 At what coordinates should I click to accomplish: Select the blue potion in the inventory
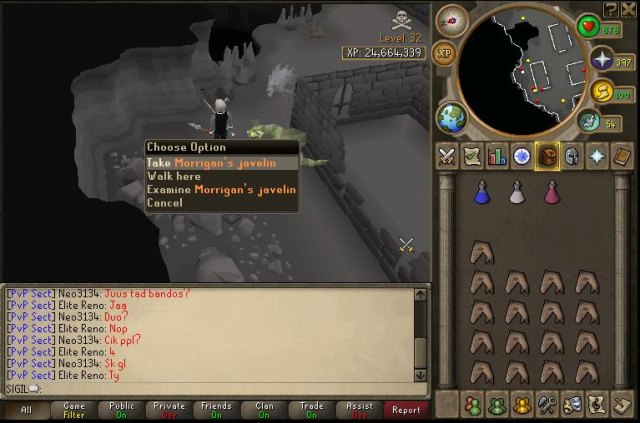pyautogui.click(x=482, y=192)
